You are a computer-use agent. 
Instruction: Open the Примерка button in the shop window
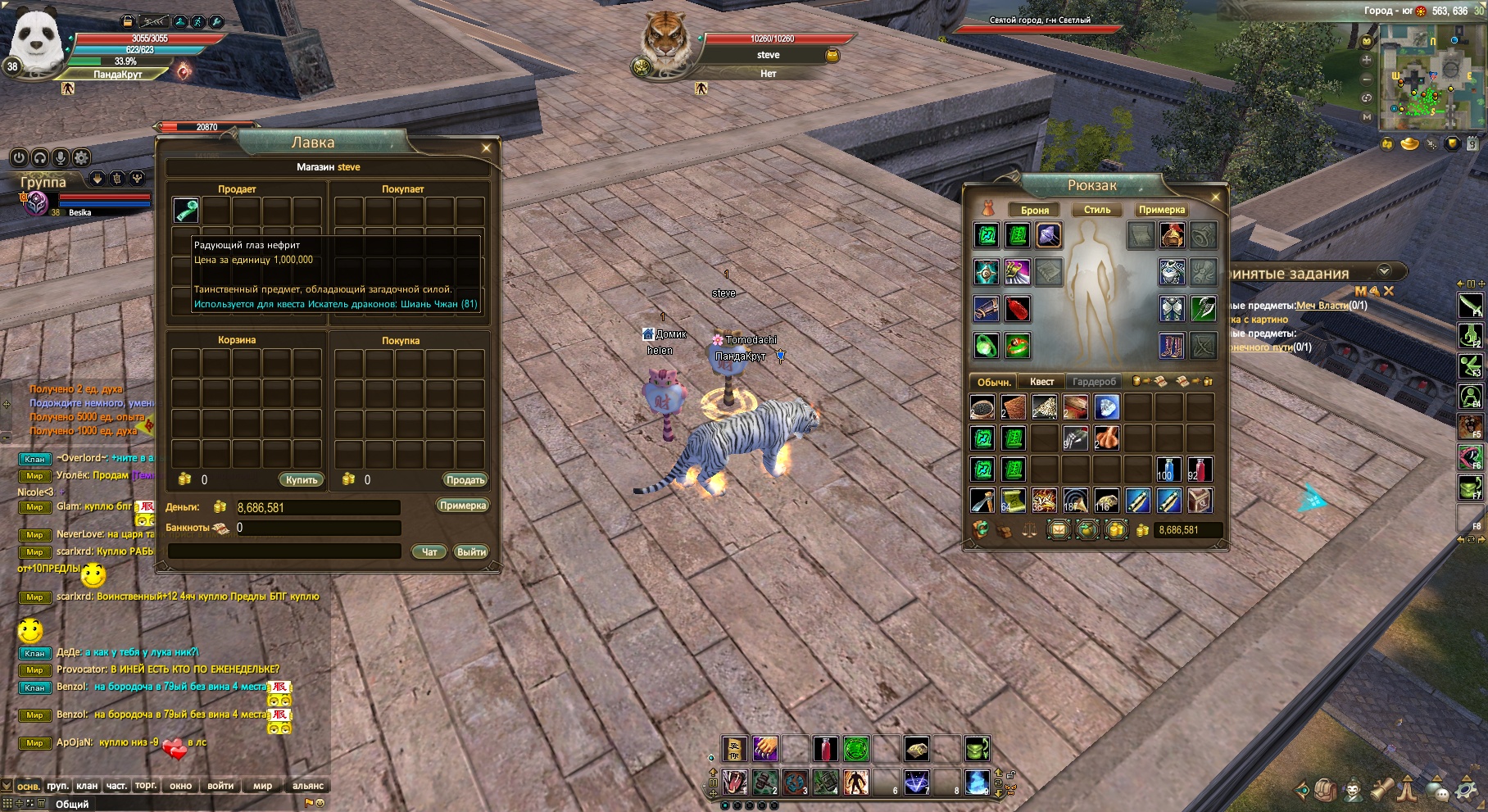[463, 506]
